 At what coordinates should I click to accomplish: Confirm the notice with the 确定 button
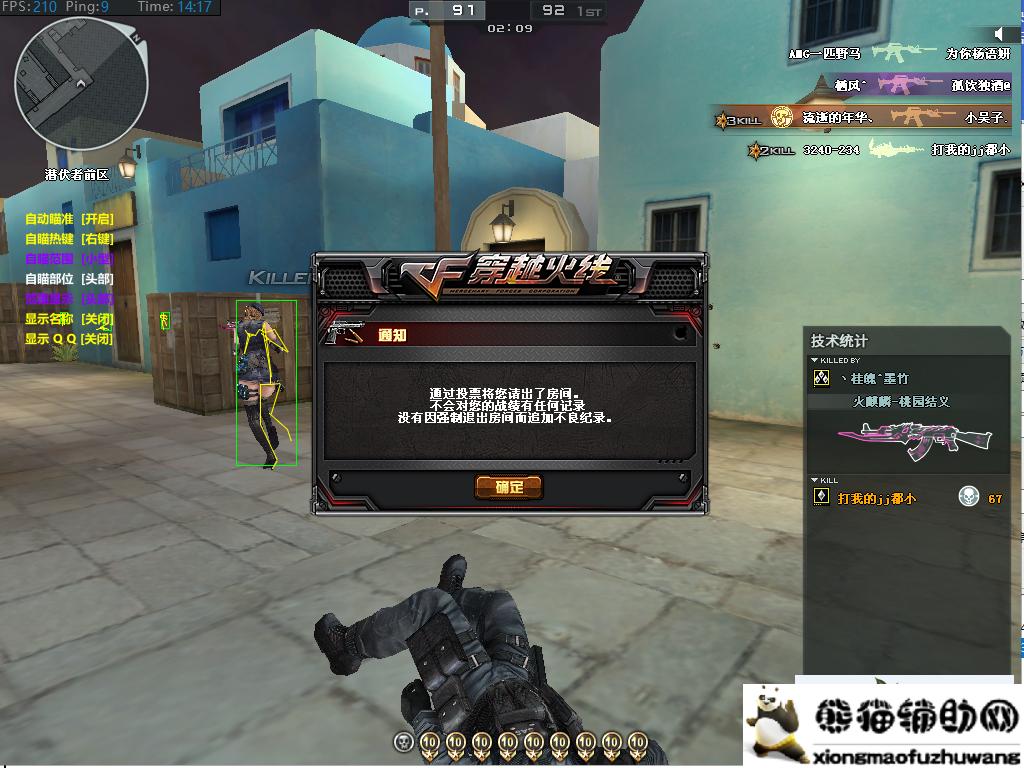tap(509, 487)
